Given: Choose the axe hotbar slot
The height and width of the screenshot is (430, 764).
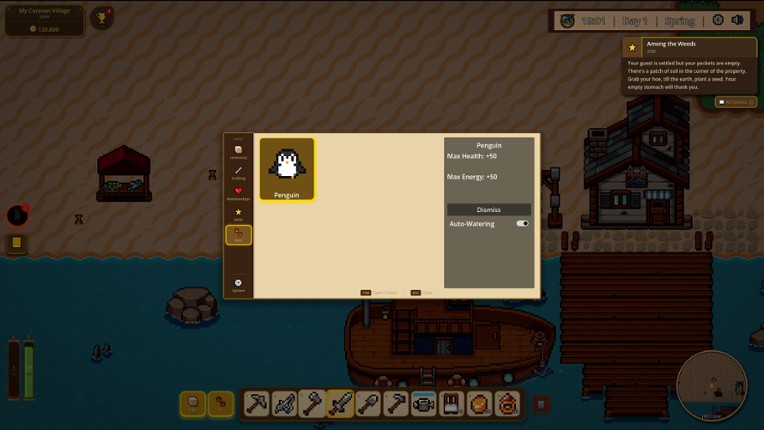Looking at the screenshot, I should pyautogui.click(x=312, y=404).
